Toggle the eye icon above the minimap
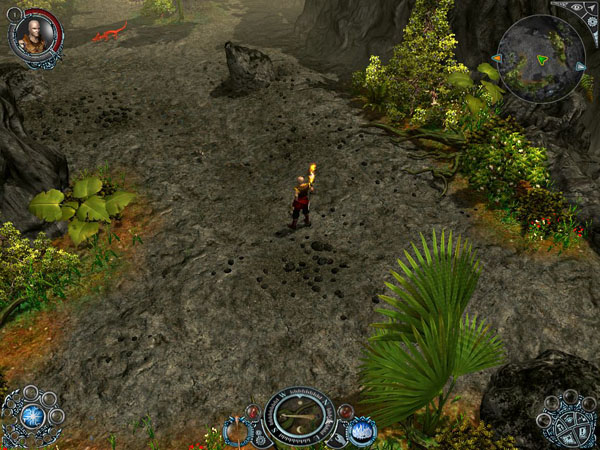Screen dimensions: 600x450 pyautogui.click(x=576, y=7)
